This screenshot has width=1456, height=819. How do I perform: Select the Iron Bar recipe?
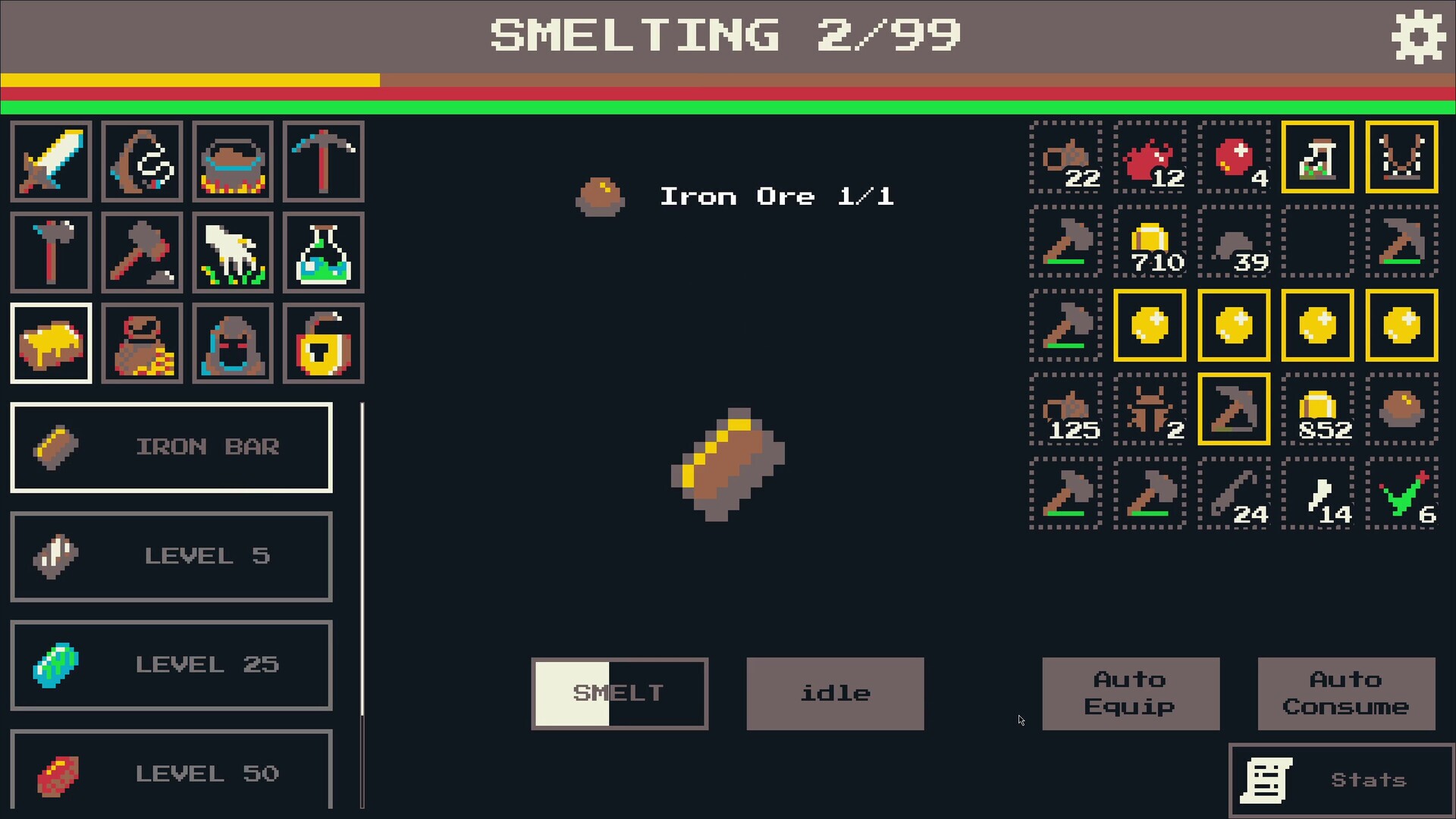click(171, 447)
